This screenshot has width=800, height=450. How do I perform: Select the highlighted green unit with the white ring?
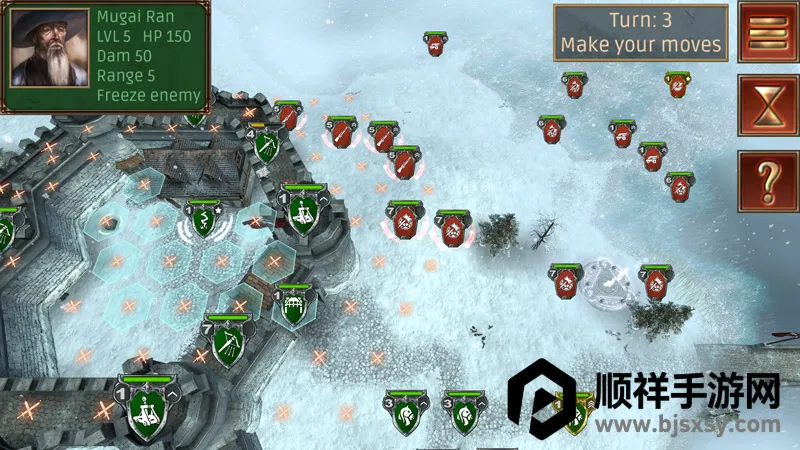click(203, 221)
